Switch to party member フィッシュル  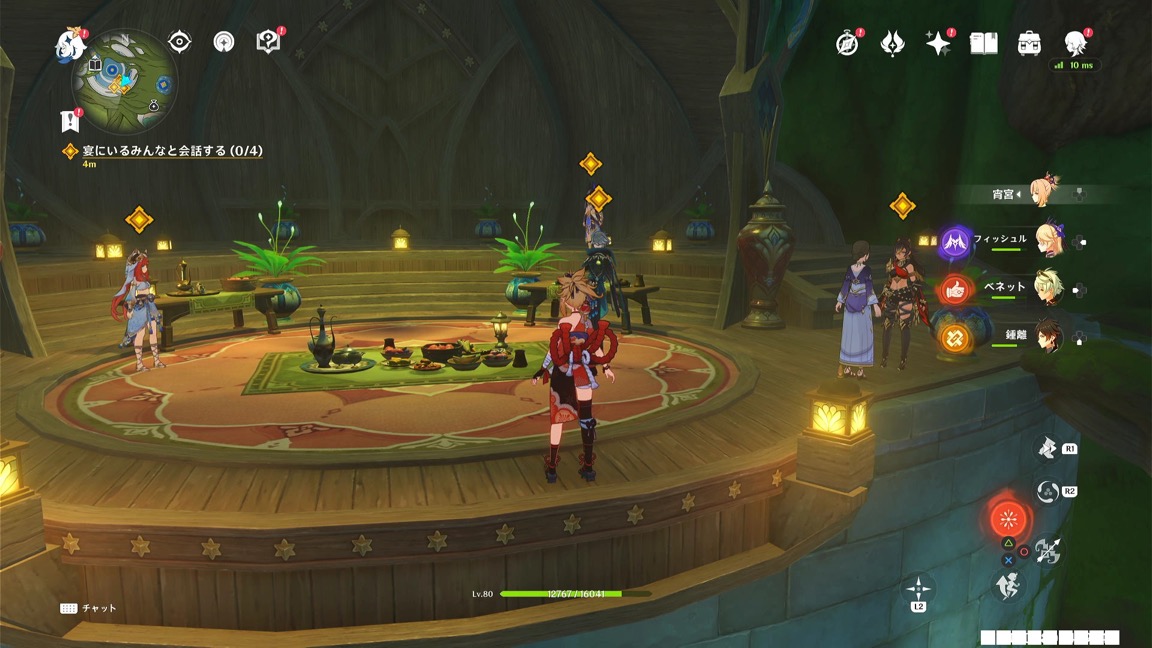pyautogui.click(x=1048, y=240)
